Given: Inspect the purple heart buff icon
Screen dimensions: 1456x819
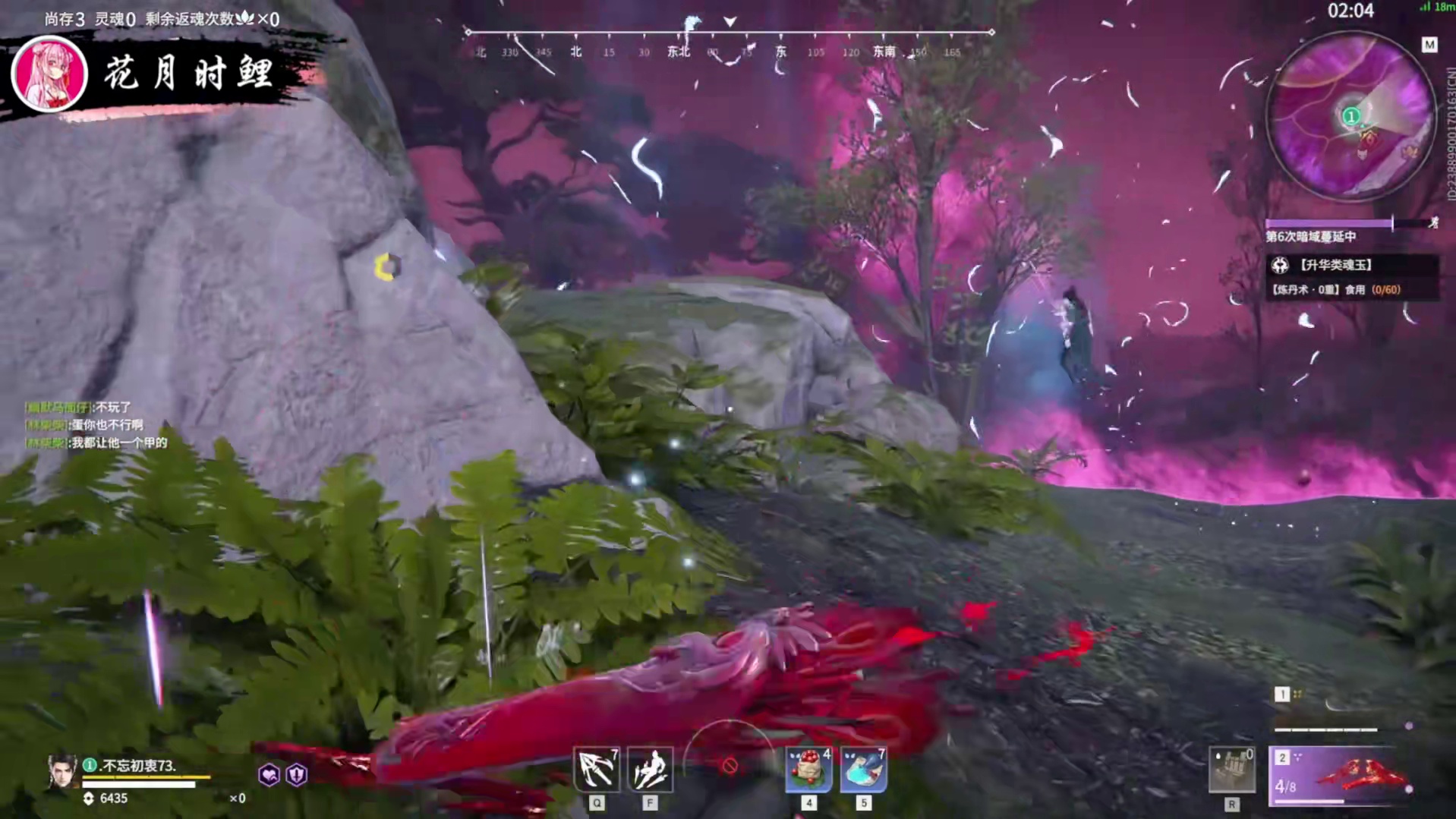Looking at the screenshot, I should click(269, 774).
